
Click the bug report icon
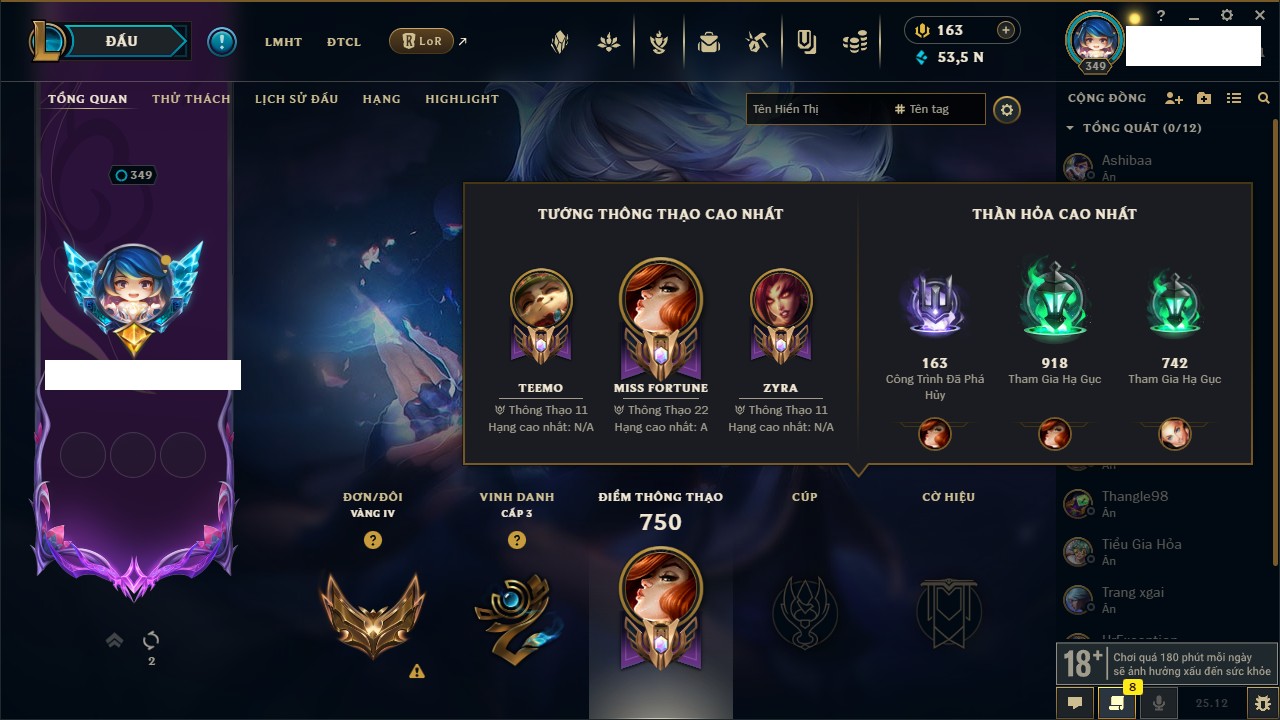coord(1263,703)
